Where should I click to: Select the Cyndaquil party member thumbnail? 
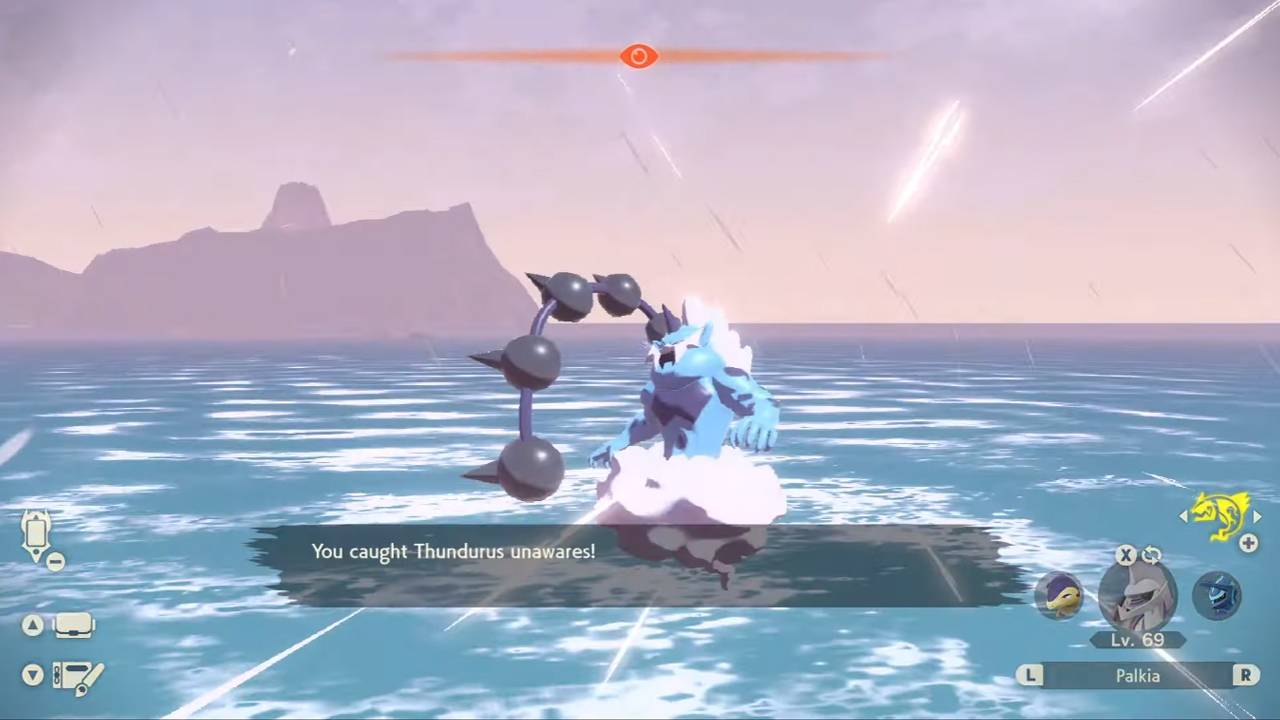click(x=1060, y=595)
